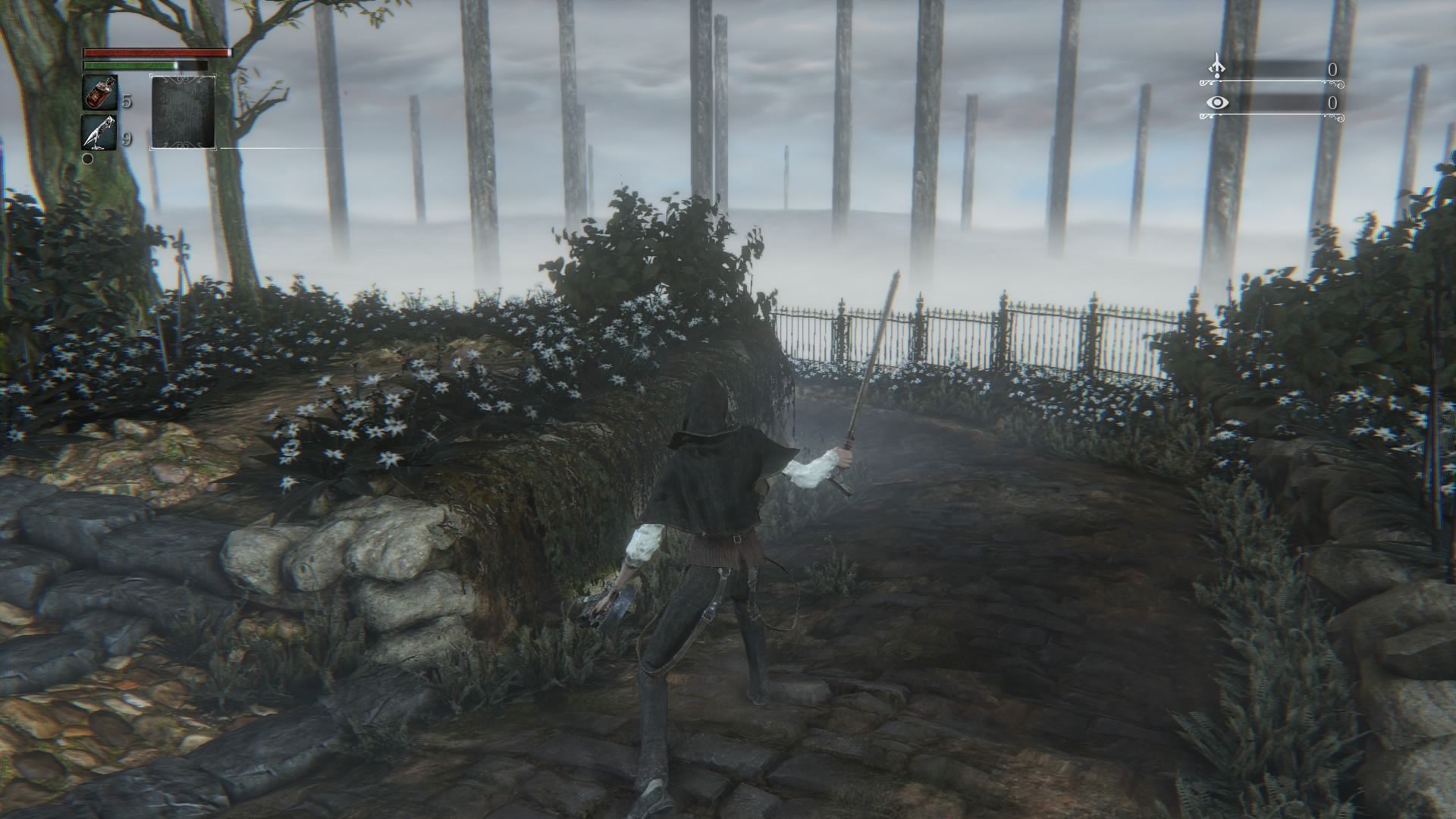Click the insight eye icon
Viewport: 1456px width, 819px height.
(1217, 102)
